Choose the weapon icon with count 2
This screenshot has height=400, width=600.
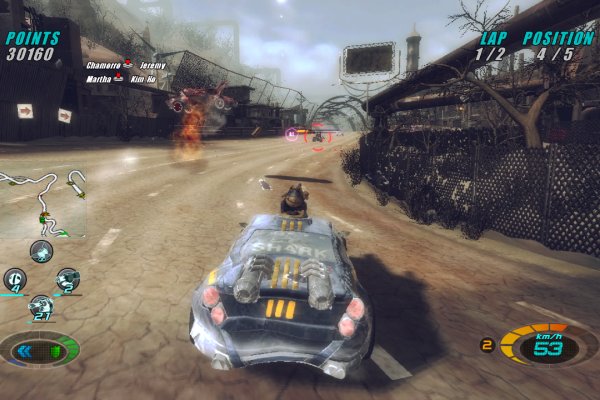(67, 279)
